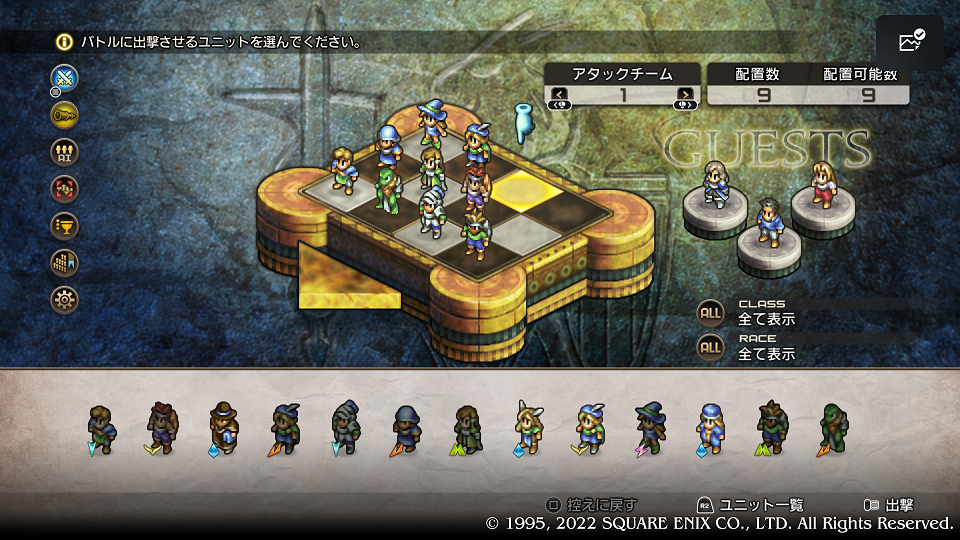Choose the winged-helm unit with blue crystal marker
The height and width of the screenshot is (540, 960).
[x=528, y=427]
